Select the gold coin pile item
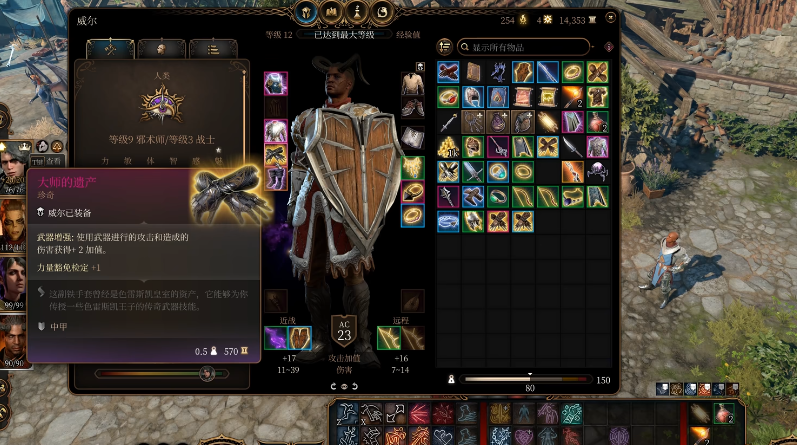 pos(447,146)
